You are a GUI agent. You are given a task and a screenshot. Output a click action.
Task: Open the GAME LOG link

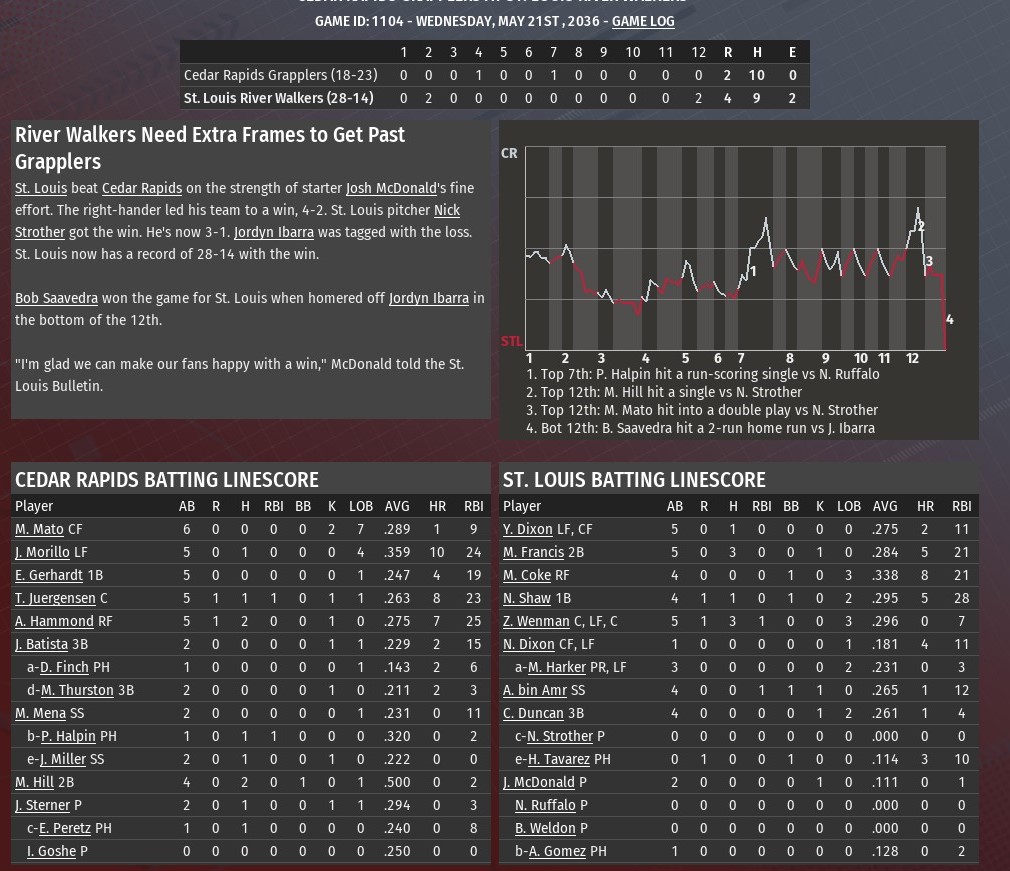tap(643, 21)
